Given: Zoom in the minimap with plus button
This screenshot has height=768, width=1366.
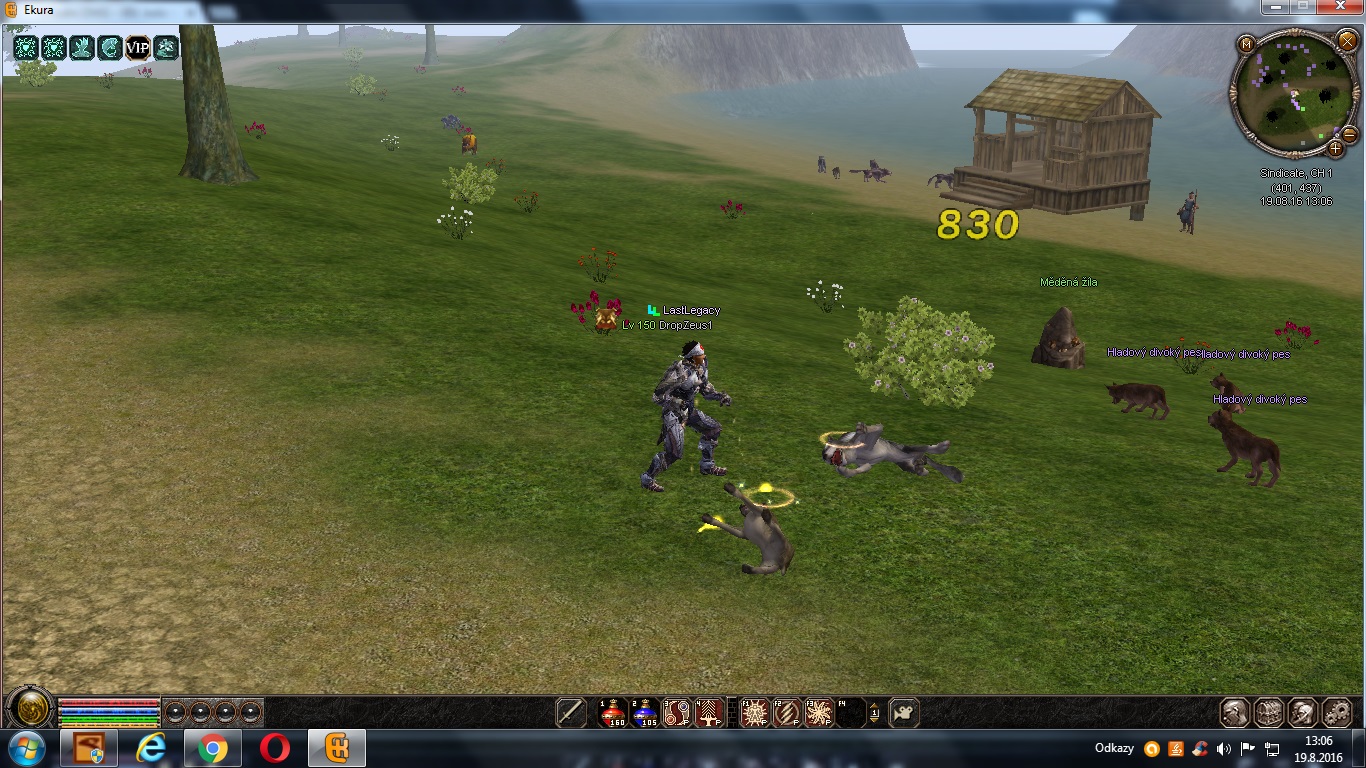Looking at the screenshot, I should click(1336, 148).
